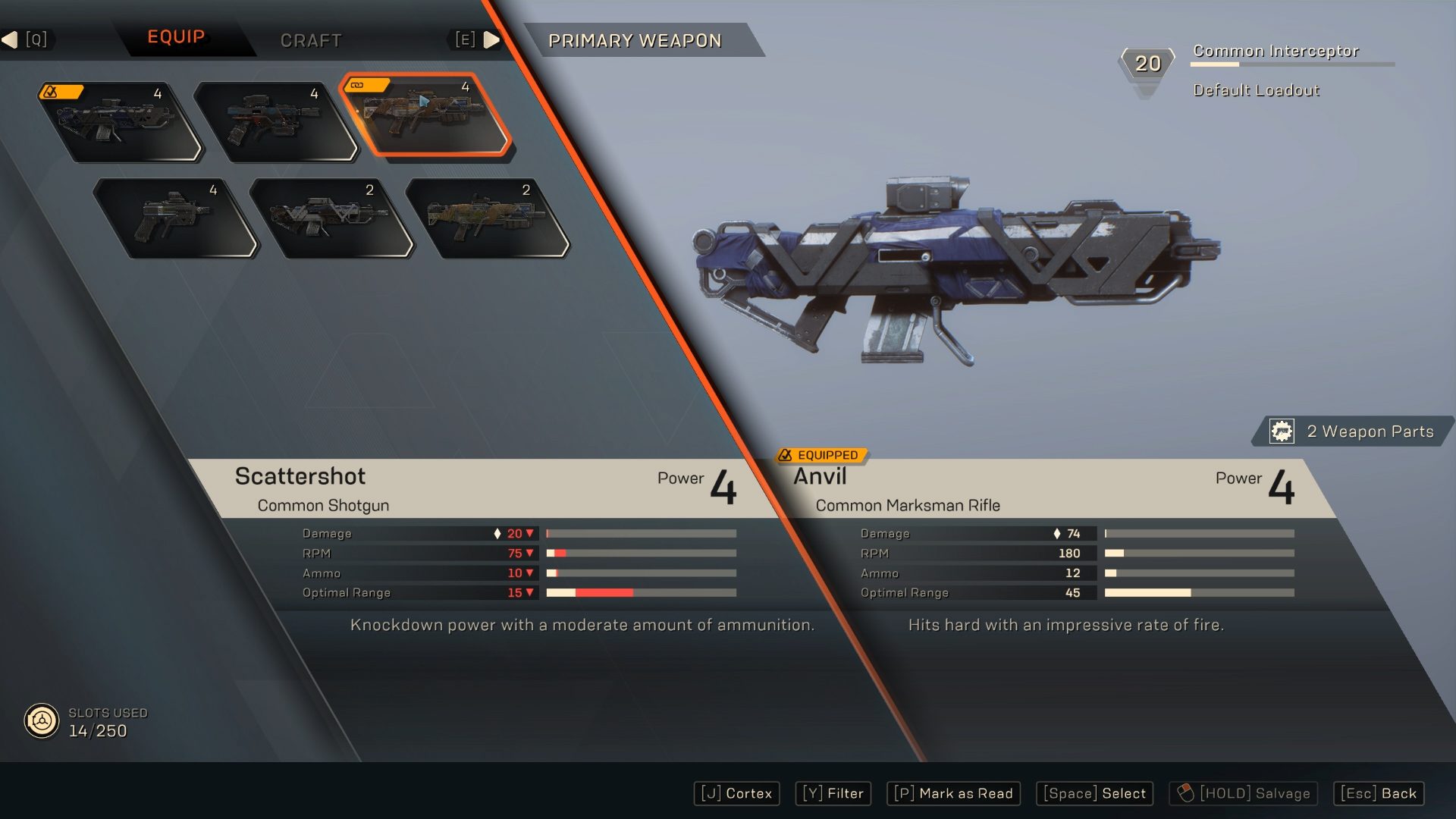Screen dimensions: 1456x819
Task: Mark items as read
Action: [x=953, y=793]
